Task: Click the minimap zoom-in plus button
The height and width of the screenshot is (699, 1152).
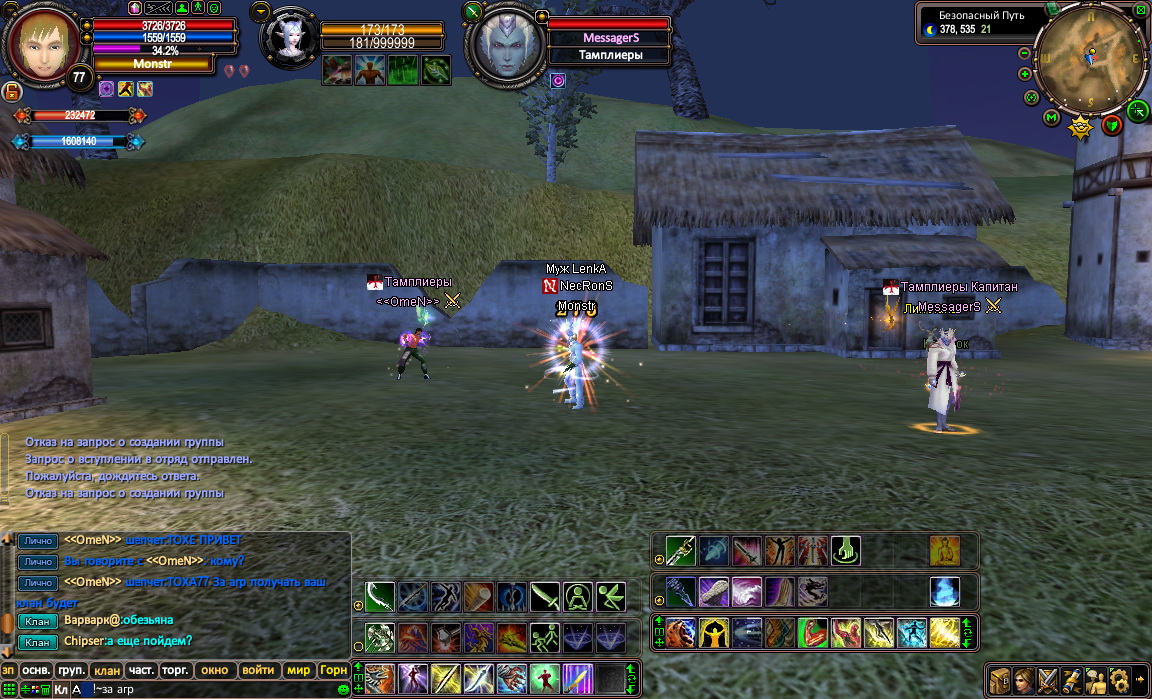Action: [x=1025, y=74]
